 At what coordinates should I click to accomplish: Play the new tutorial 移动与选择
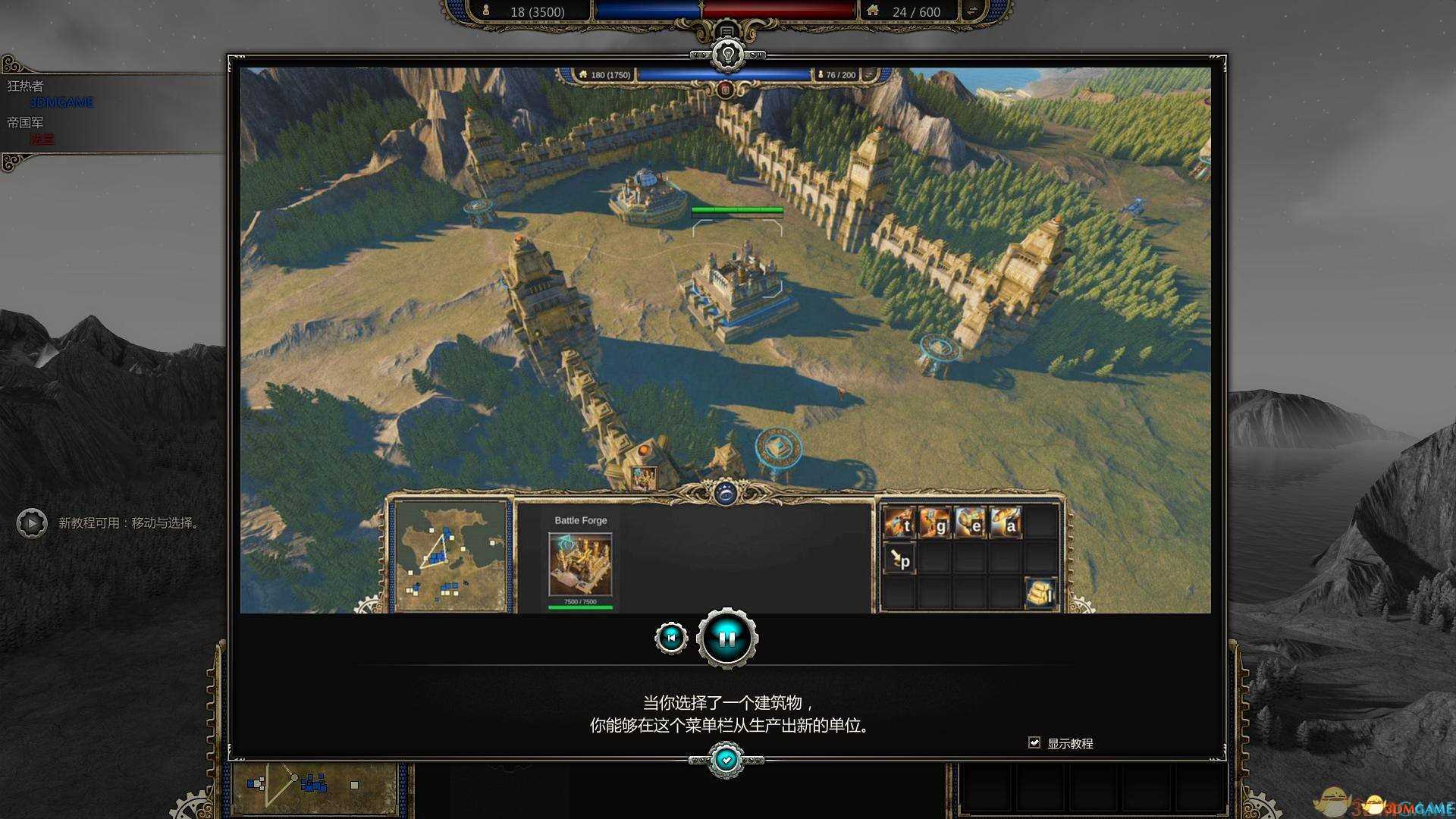pos(32,523)
